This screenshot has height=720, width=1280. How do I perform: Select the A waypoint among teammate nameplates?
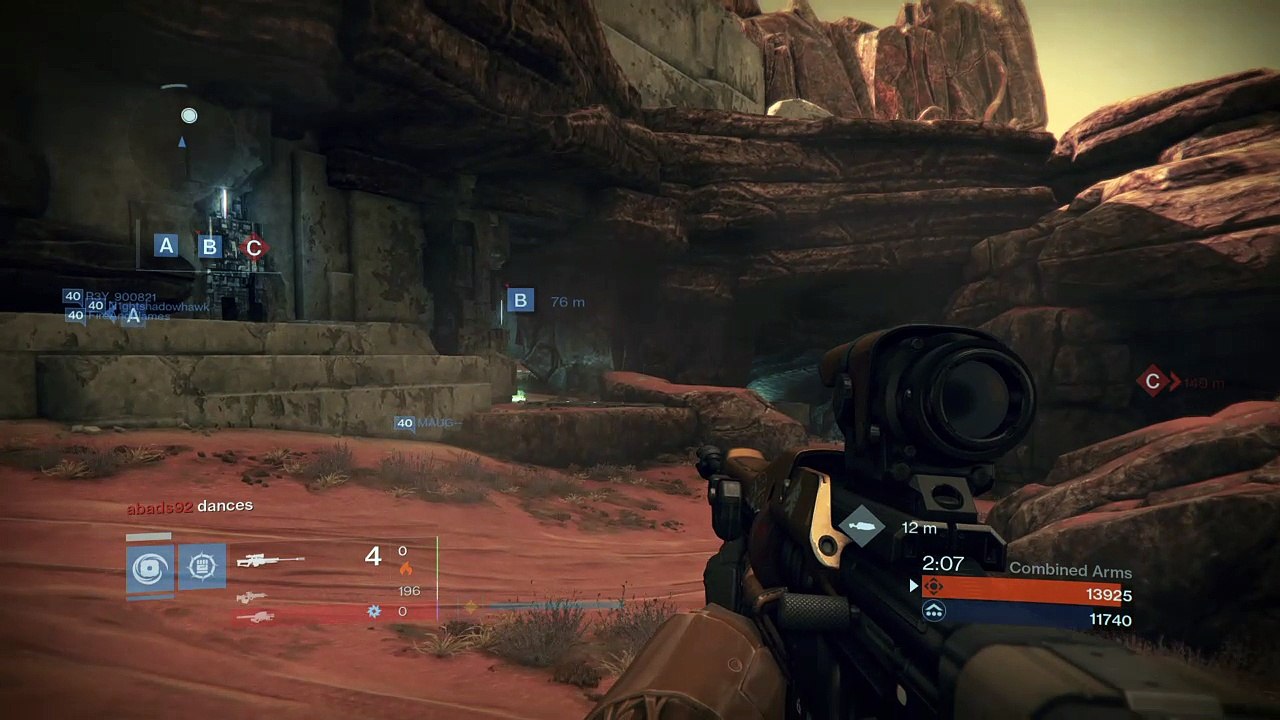[133, 316]
